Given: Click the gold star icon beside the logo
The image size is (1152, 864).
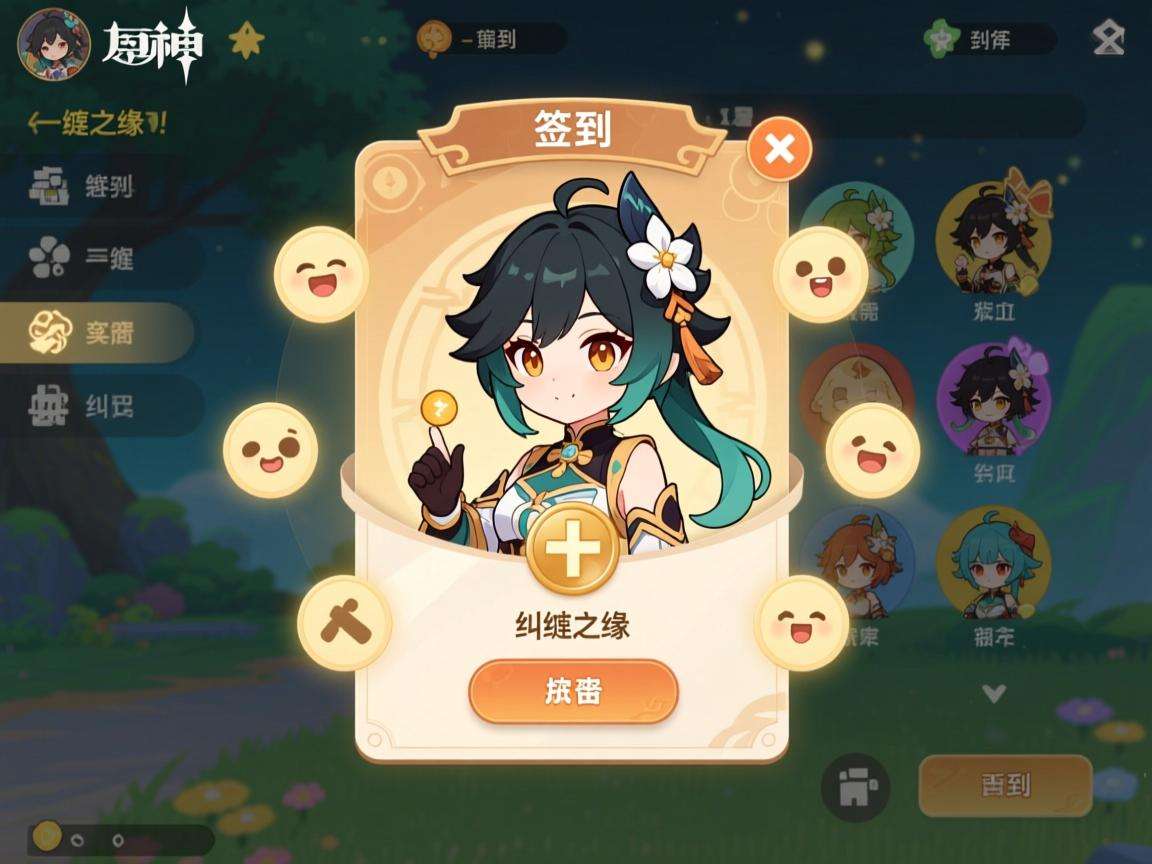Looking at the screenshot, I should click(245, 41).
